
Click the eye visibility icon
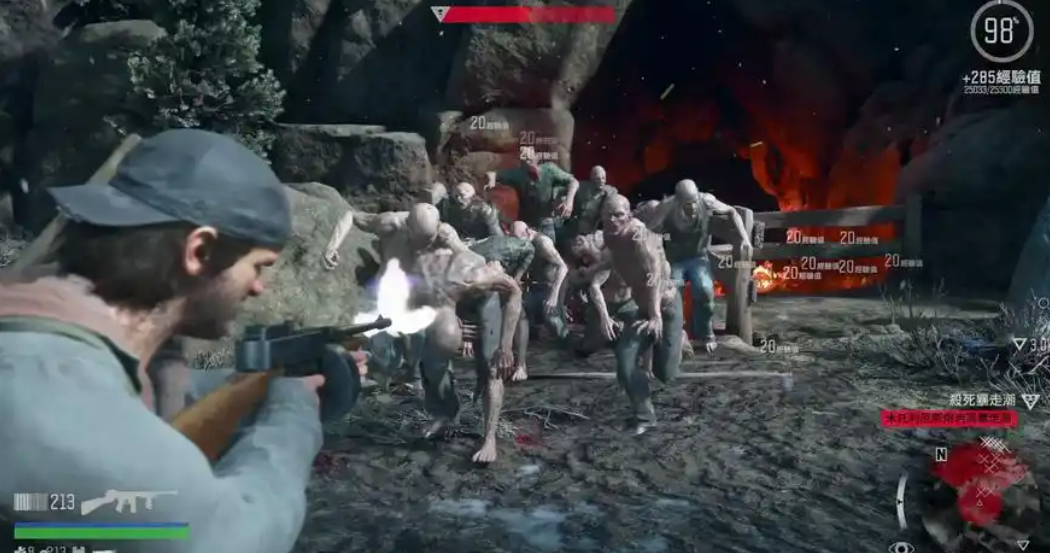click(x=901, y=546)
